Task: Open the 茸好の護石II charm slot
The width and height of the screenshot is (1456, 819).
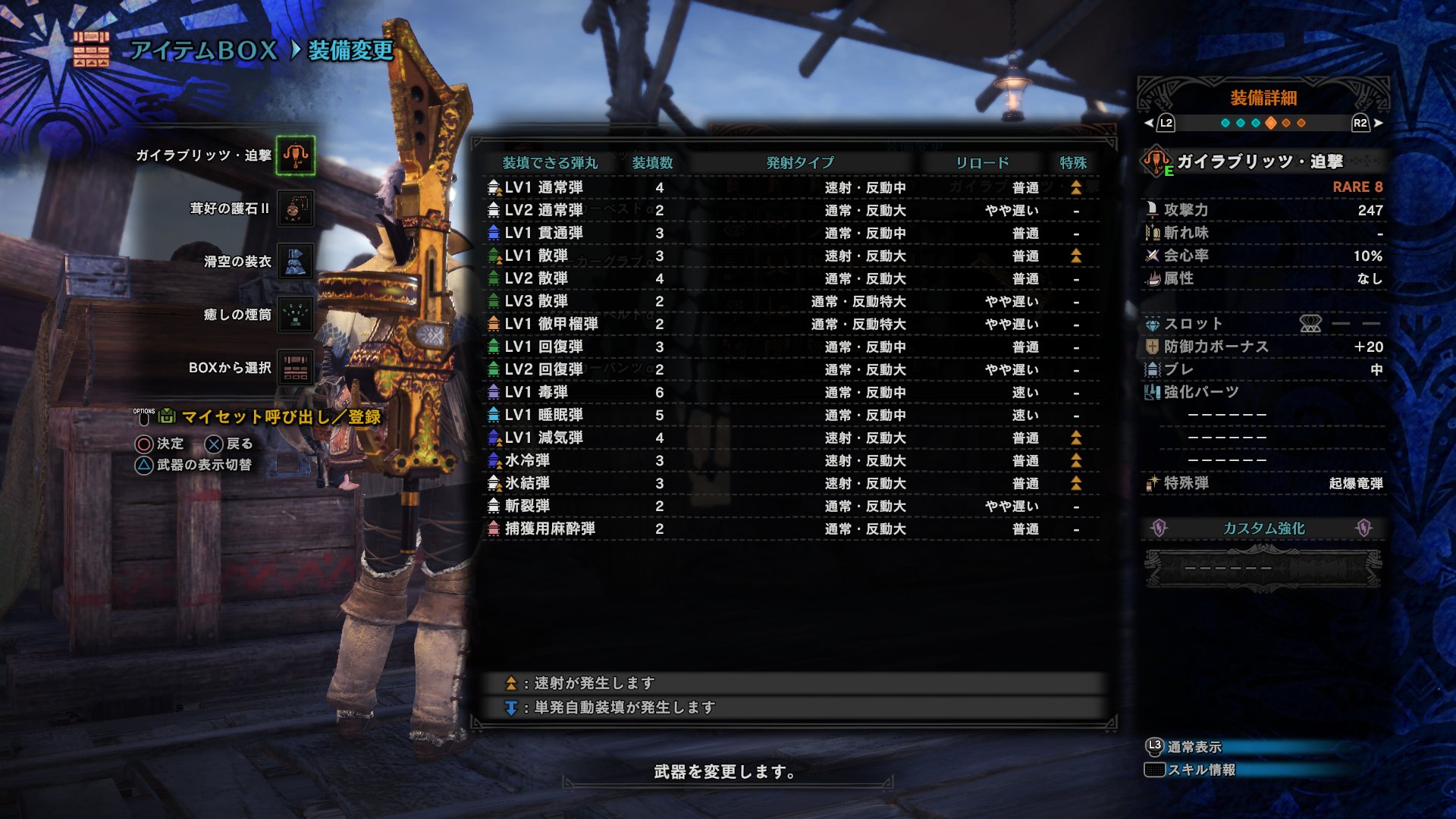Action: pos(294,209)
